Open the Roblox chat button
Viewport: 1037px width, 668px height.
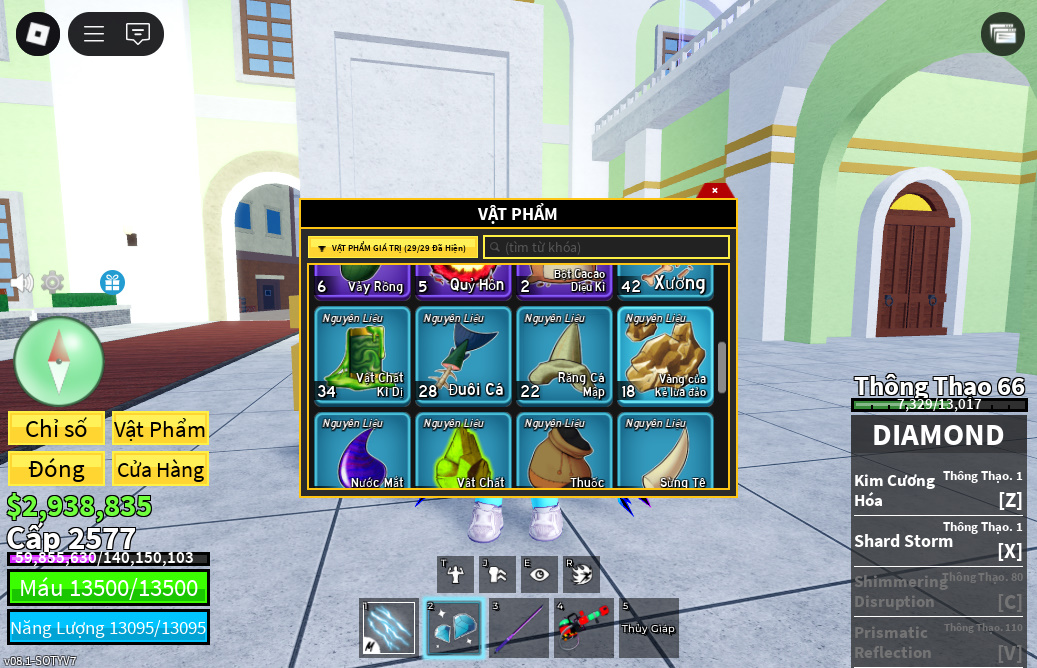(138, 34)
